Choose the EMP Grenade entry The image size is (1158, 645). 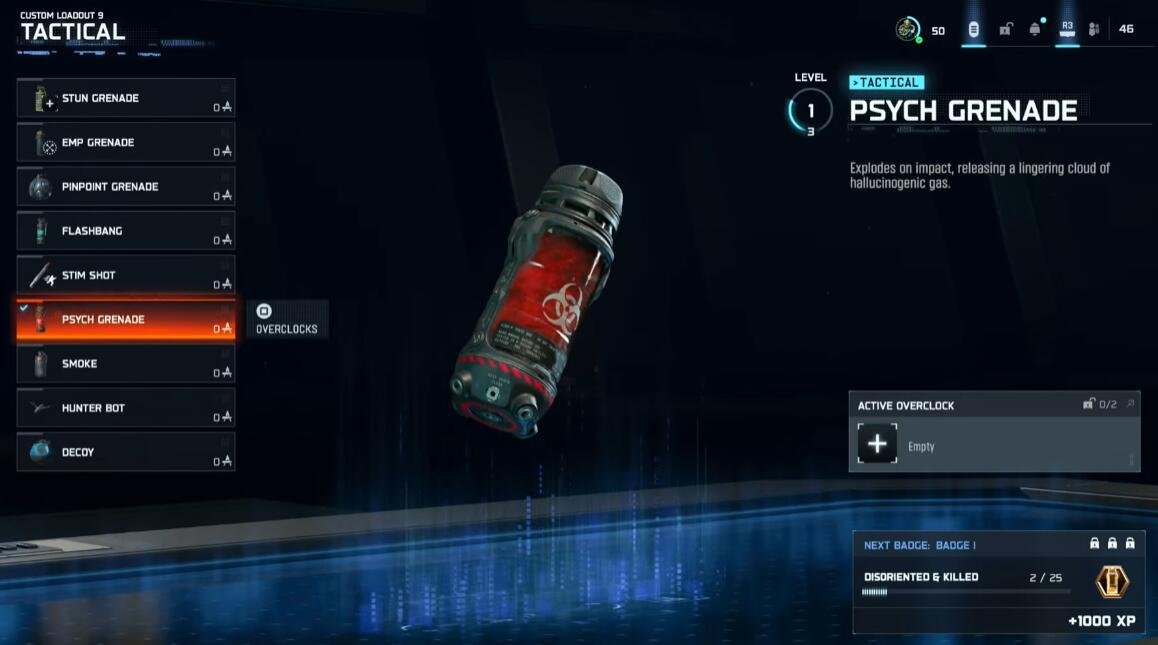coord(126,142)
